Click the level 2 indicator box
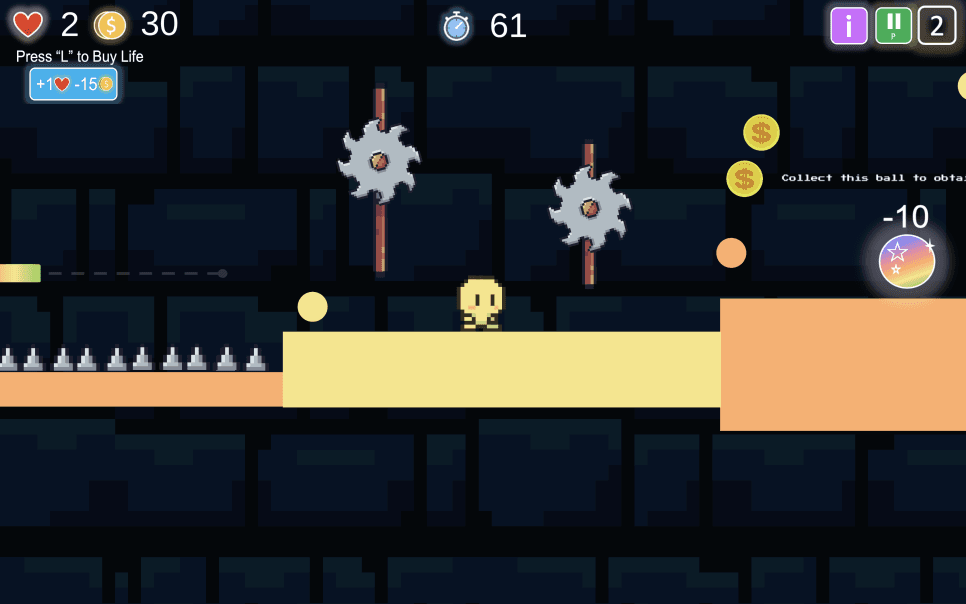Screen dimensions: 966x604 click(937, 26)
